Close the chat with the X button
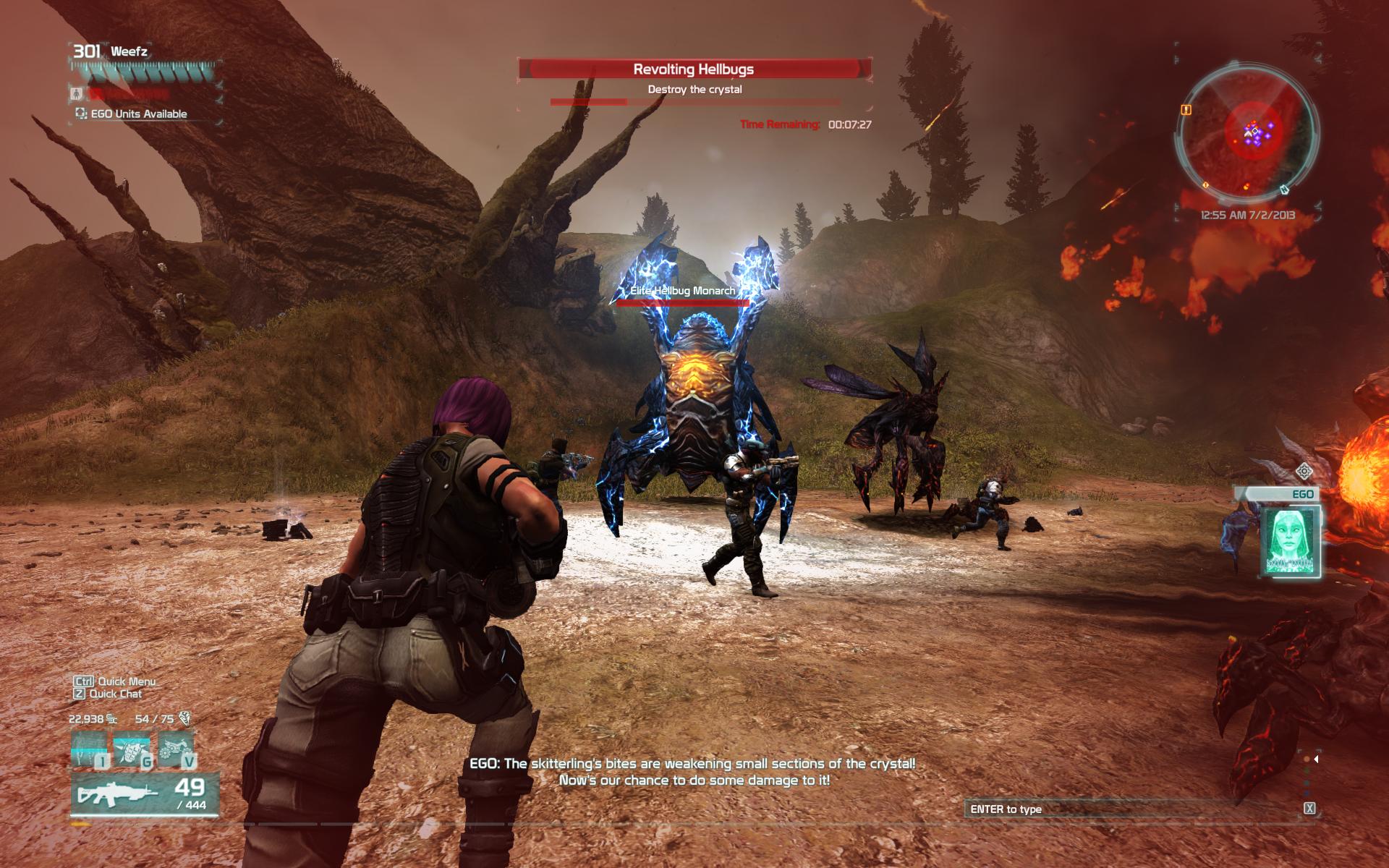This screenshot has height=868, width=1389. 1309,809
